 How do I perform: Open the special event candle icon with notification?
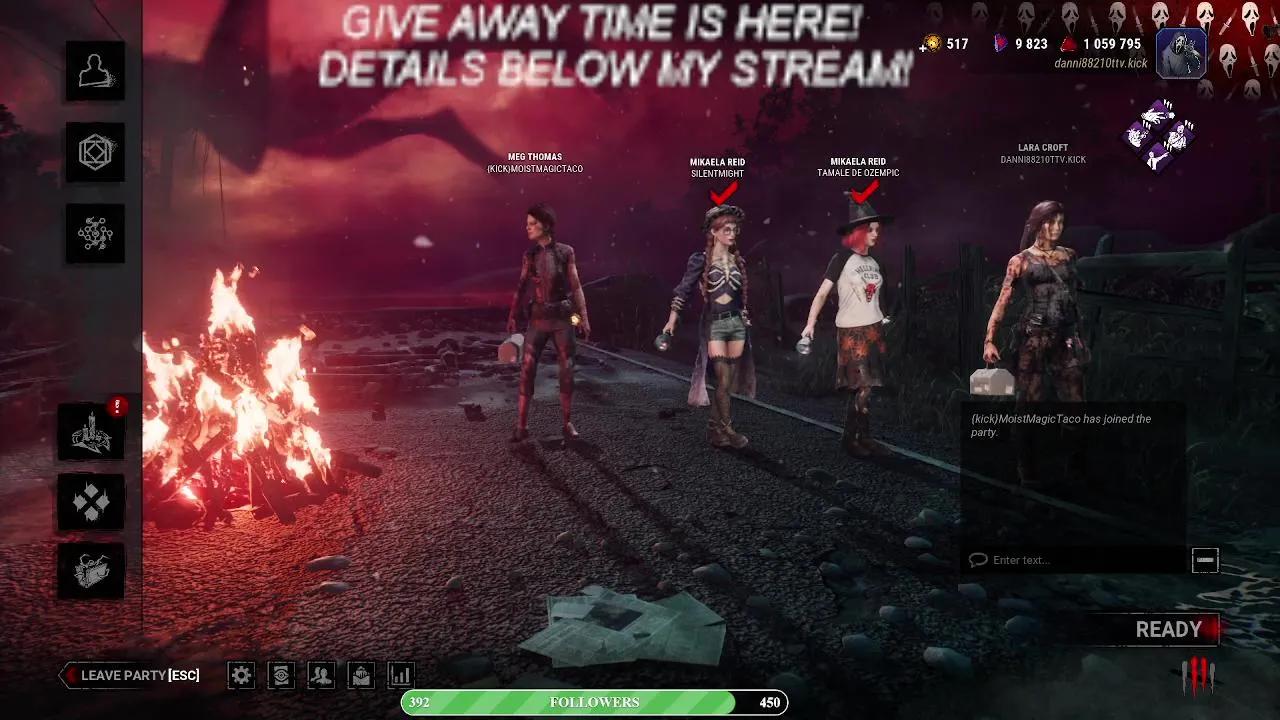click(90, 430)
